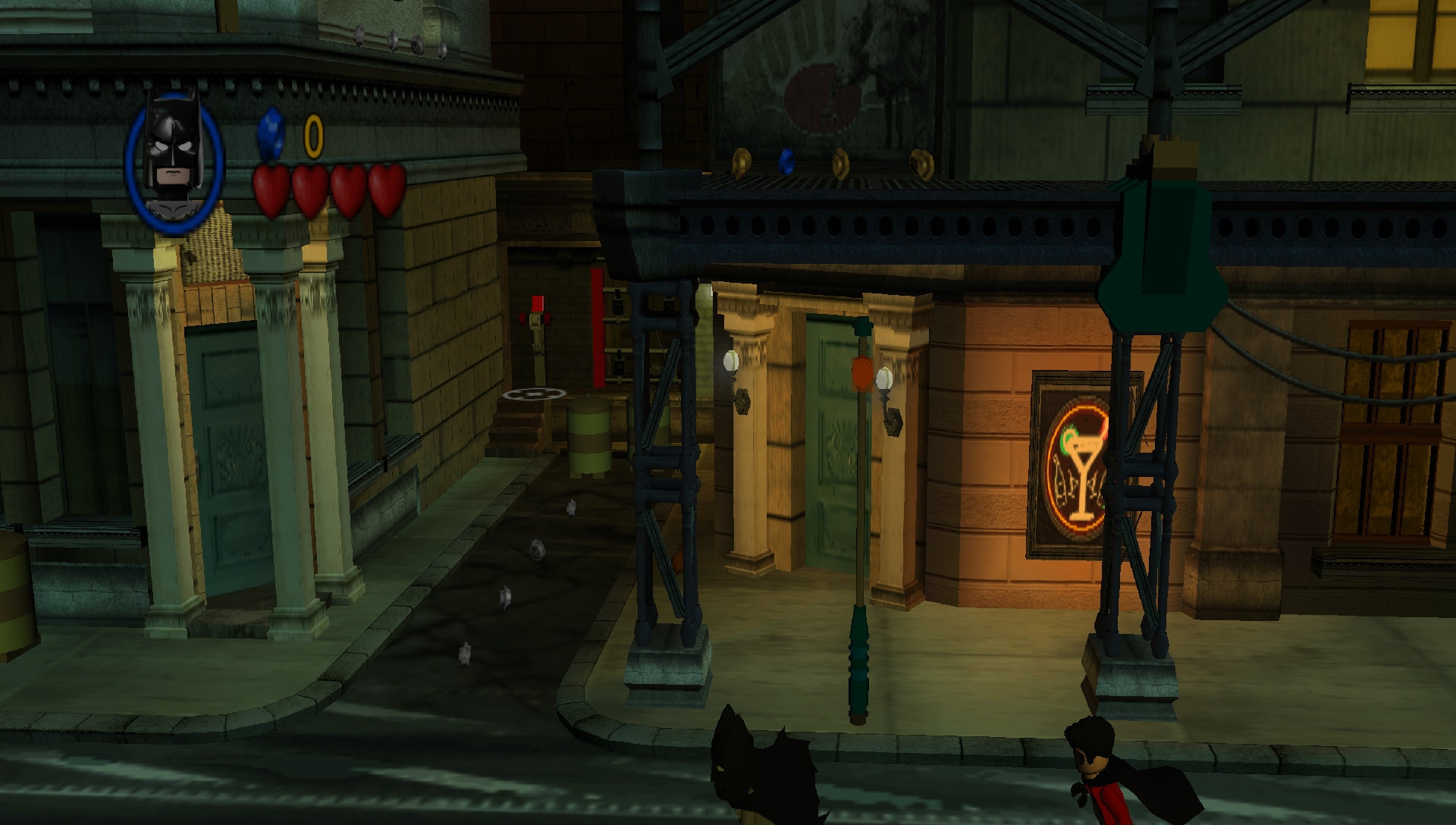Click the orange lamp on the streetlight pole
This screenshot has width=1456, height=825.
(x=861, y=373)
